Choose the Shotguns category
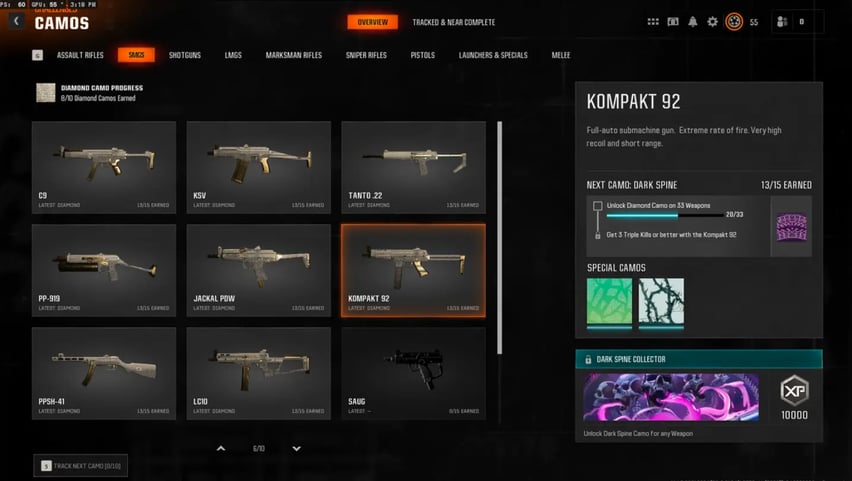The width and height of the screenshot is (852, 481). [184, 55]
